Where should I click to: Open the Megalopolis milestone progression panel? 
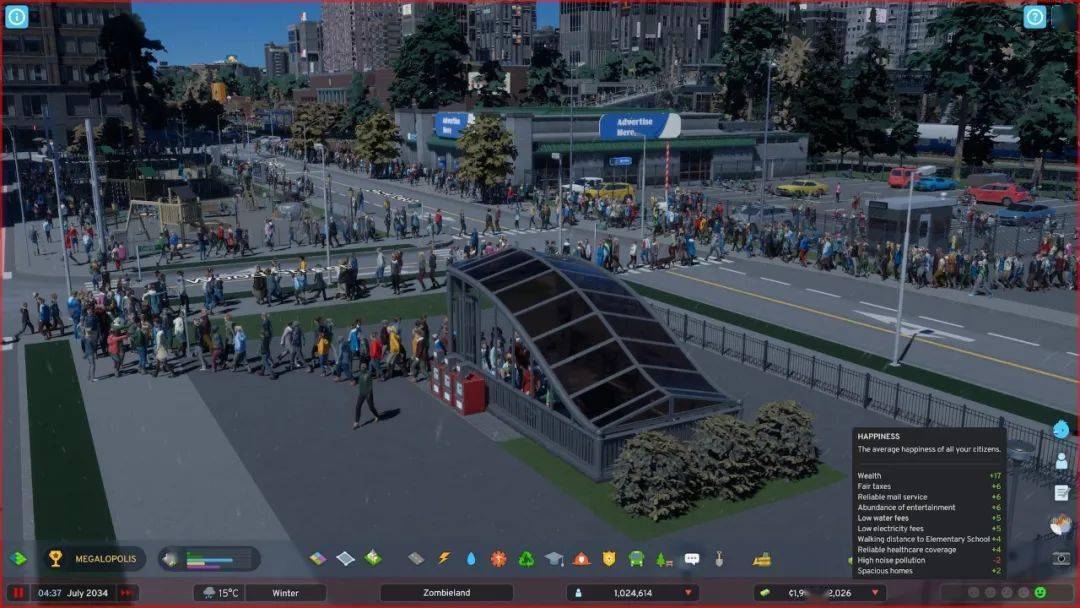95,559
